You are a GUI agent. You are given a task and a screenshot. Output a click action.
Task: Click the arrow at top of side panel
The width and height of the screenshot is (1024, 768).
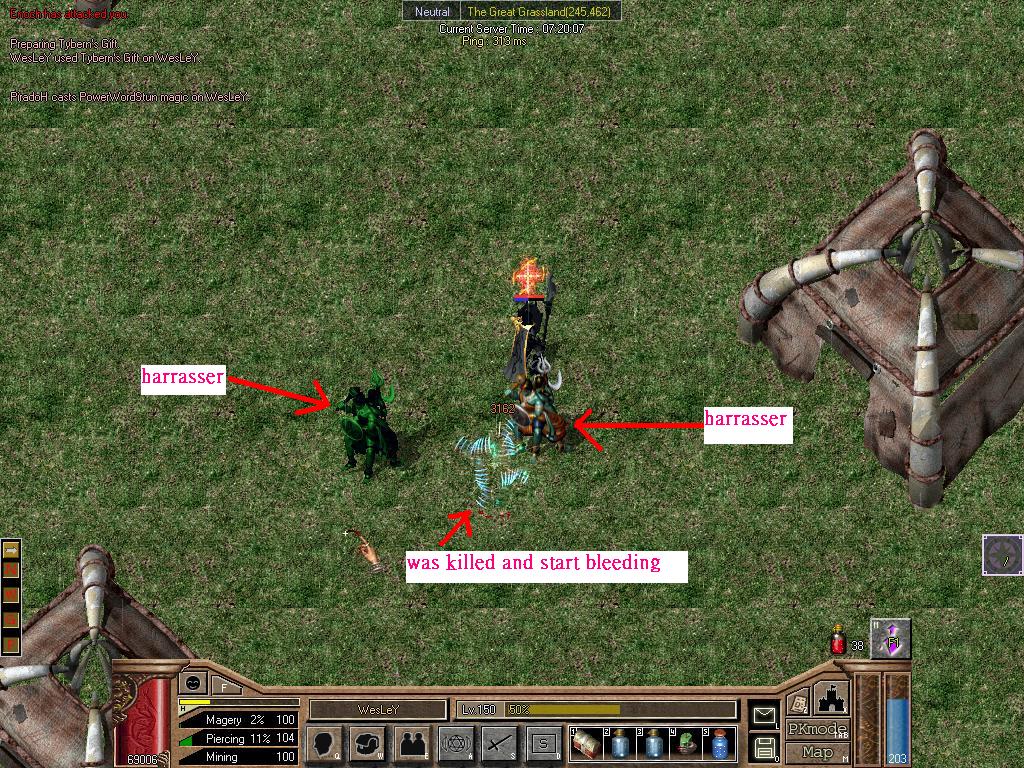coord(12,549)
